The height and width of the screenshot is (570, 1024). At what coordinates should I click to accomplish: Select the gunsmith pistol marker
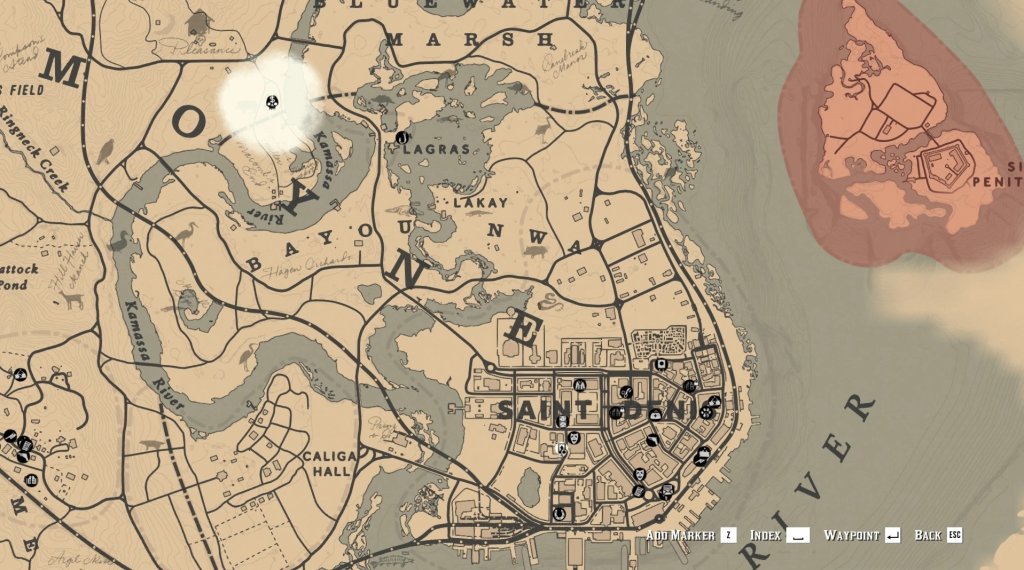click(x=652, y=440)
